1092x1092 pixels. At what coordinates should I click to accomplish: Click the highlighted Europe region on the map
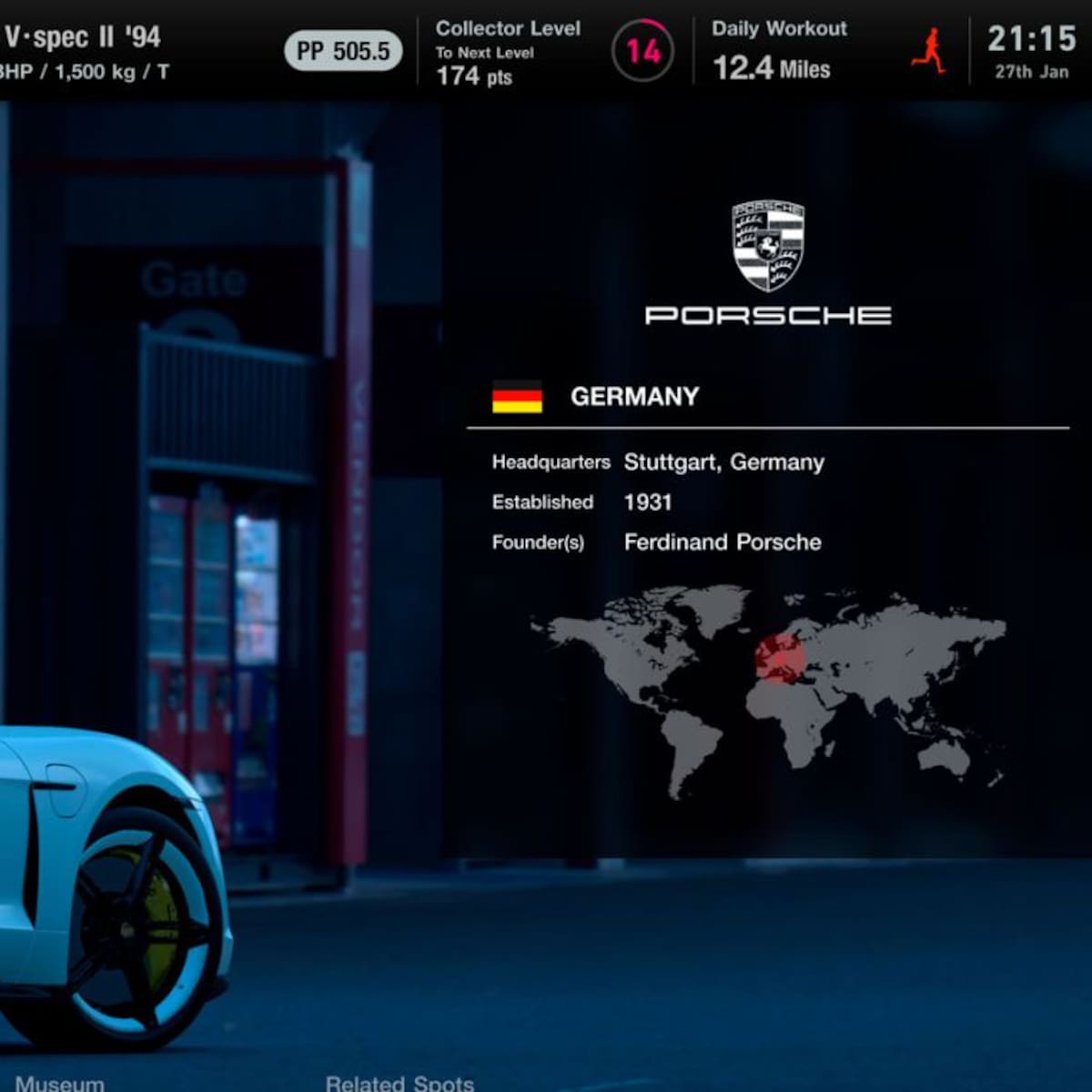(x=779, y=657)
